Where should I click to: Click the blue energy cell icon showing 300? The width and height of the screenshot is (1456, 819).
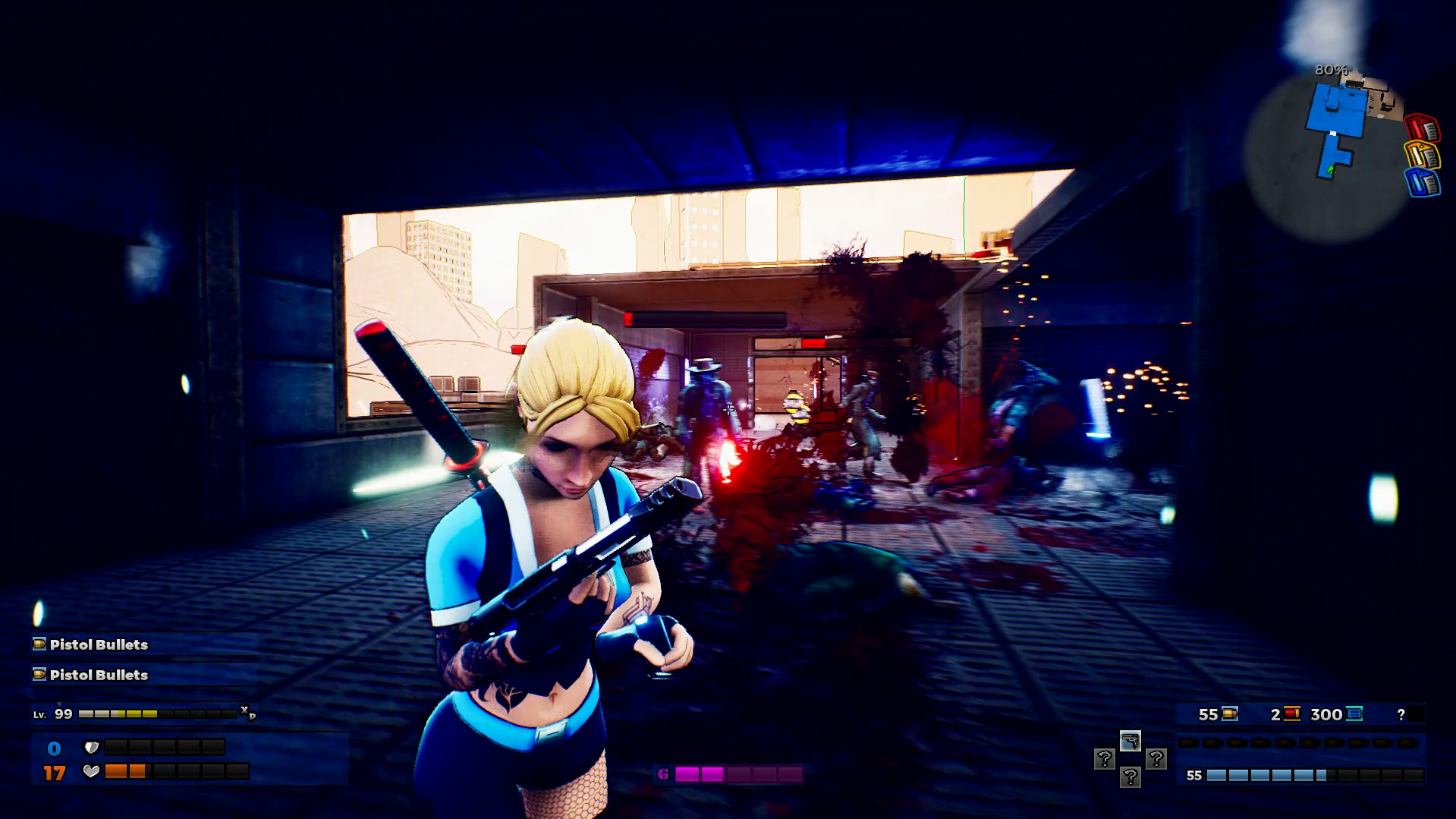coord(1354,714)
